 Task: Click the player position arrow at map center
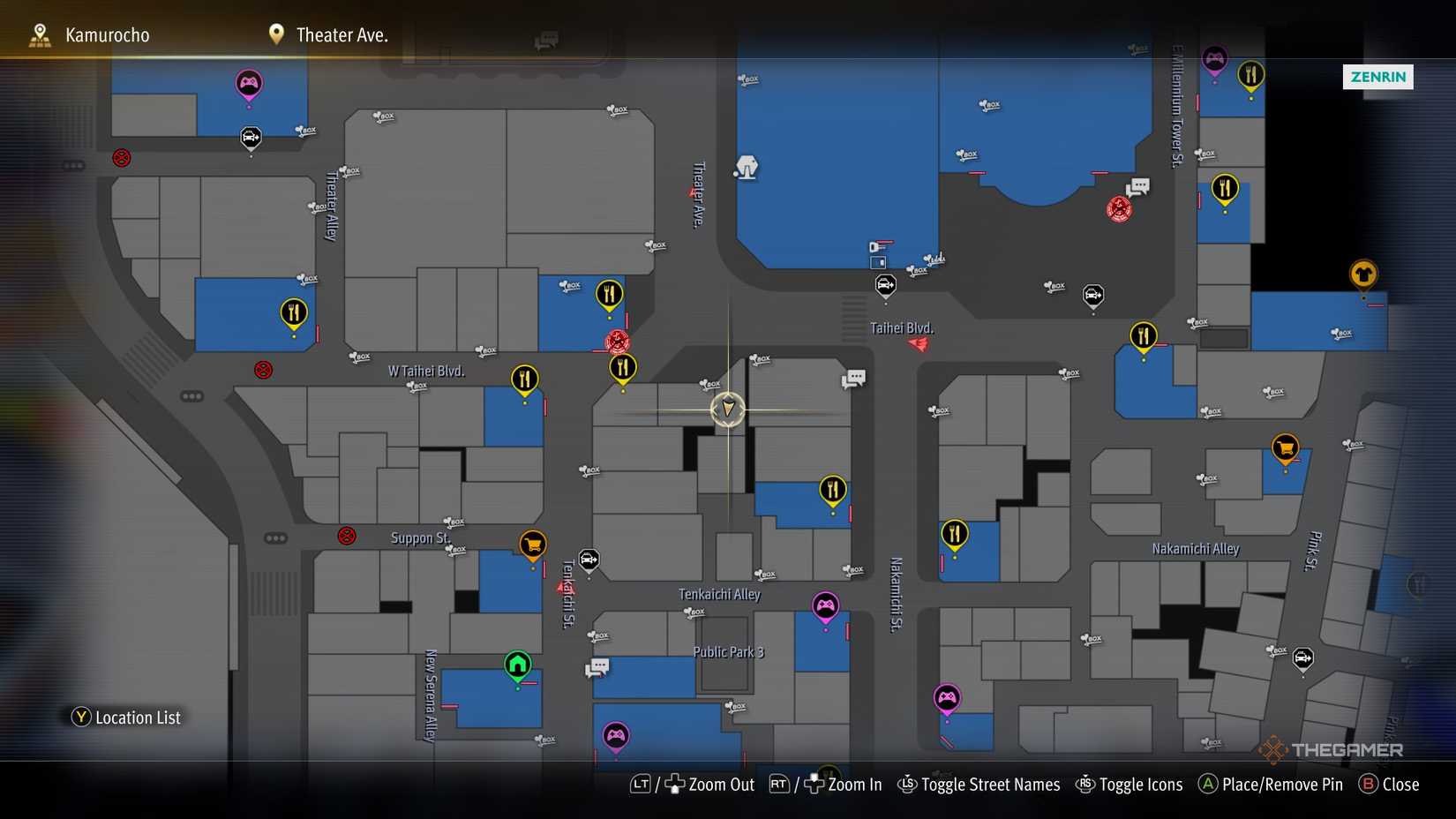[x=727, y=409]
